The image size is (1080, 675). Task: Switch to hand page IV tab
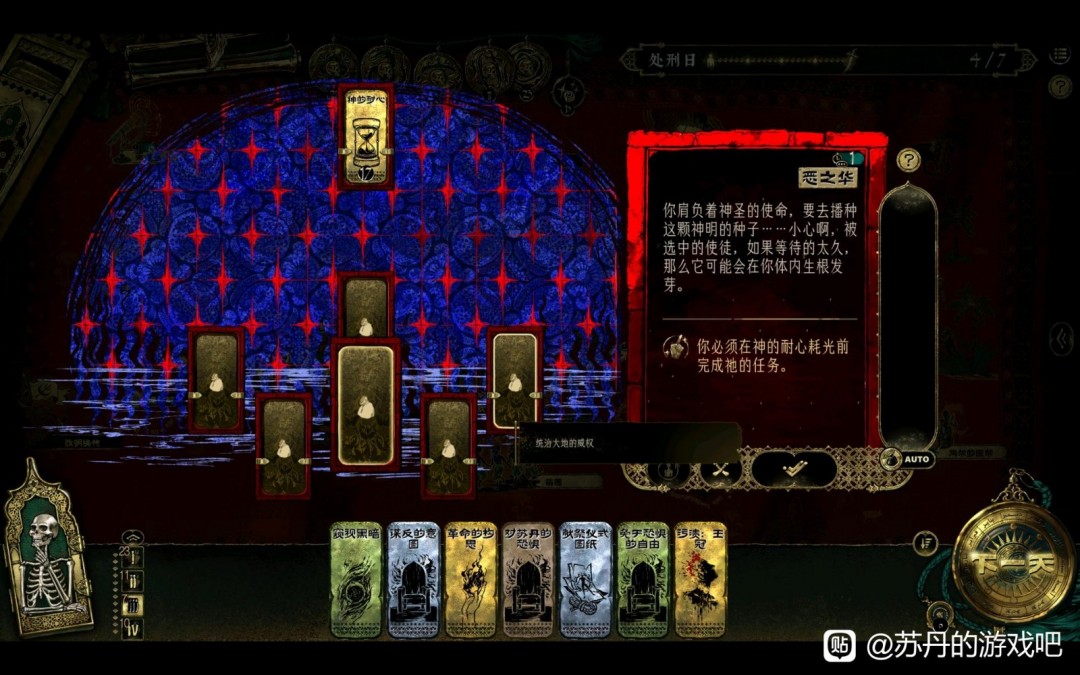(133, 629)
